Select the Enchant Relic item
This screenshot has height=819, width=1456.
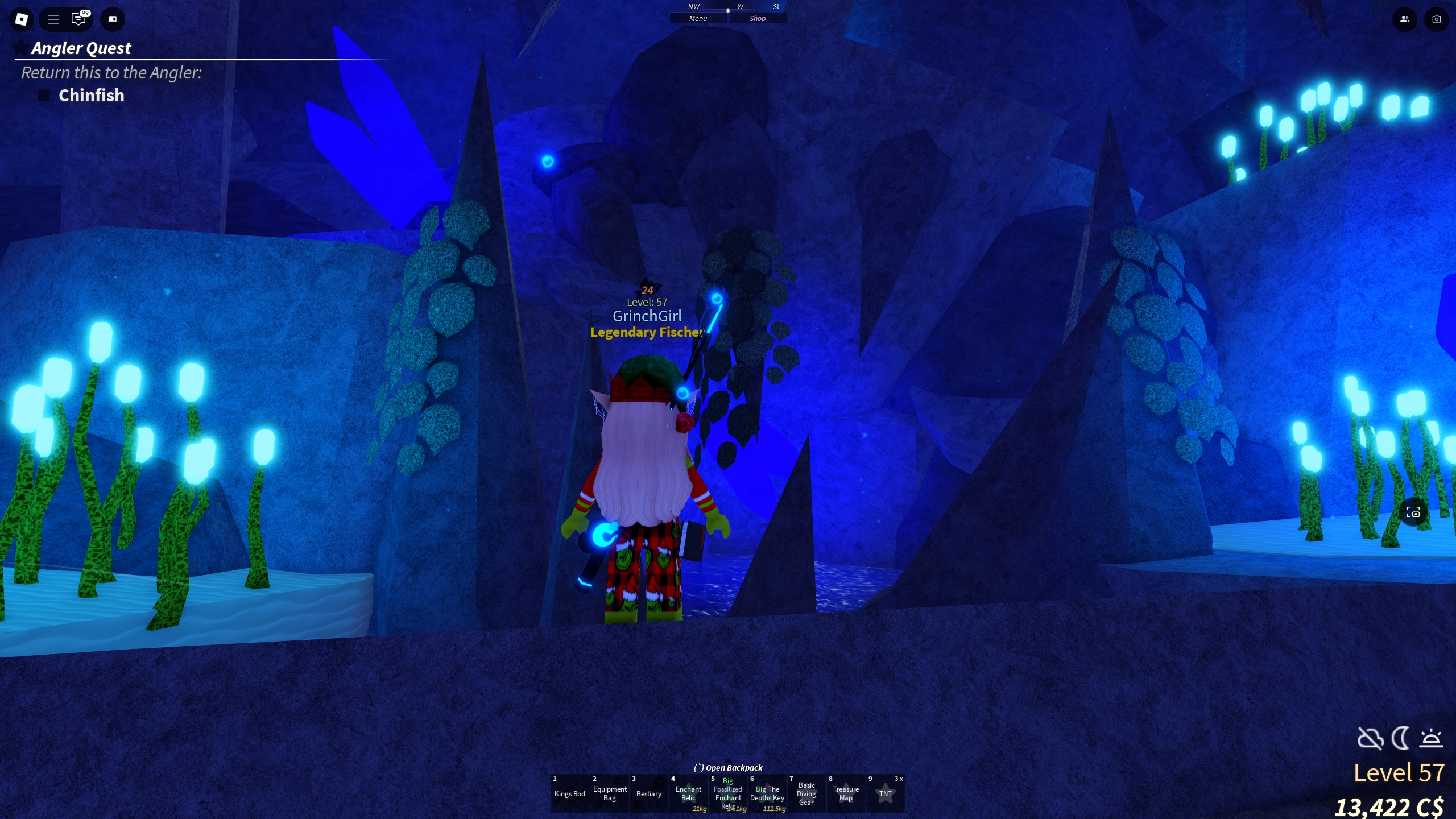[688, 793]
